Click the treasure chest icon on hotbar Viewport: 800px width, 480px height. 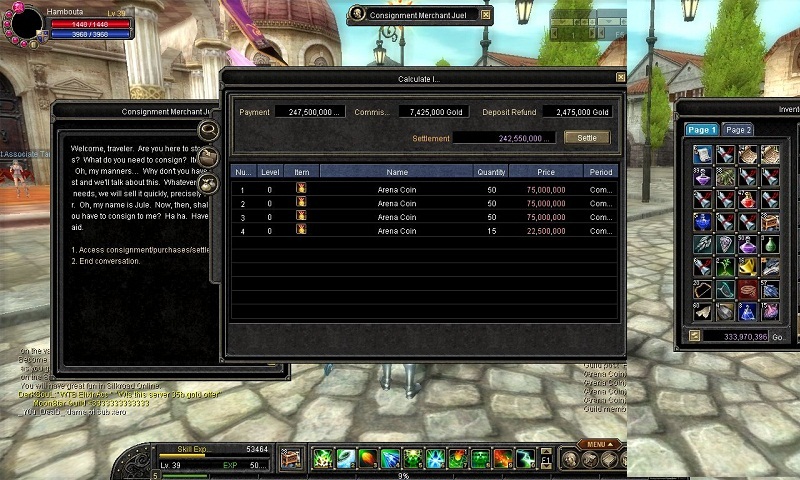292,459
